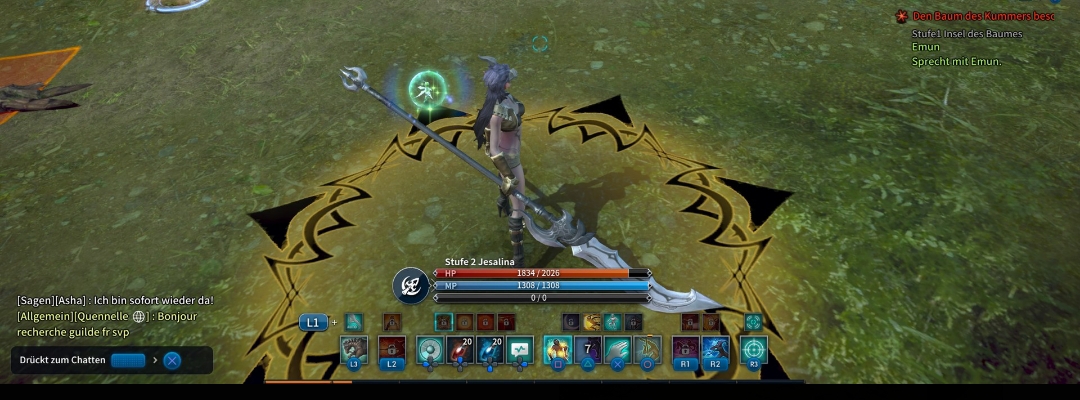Open the chat bubble emote slot
1080x400 pixels.
click(x=520, y=349)
